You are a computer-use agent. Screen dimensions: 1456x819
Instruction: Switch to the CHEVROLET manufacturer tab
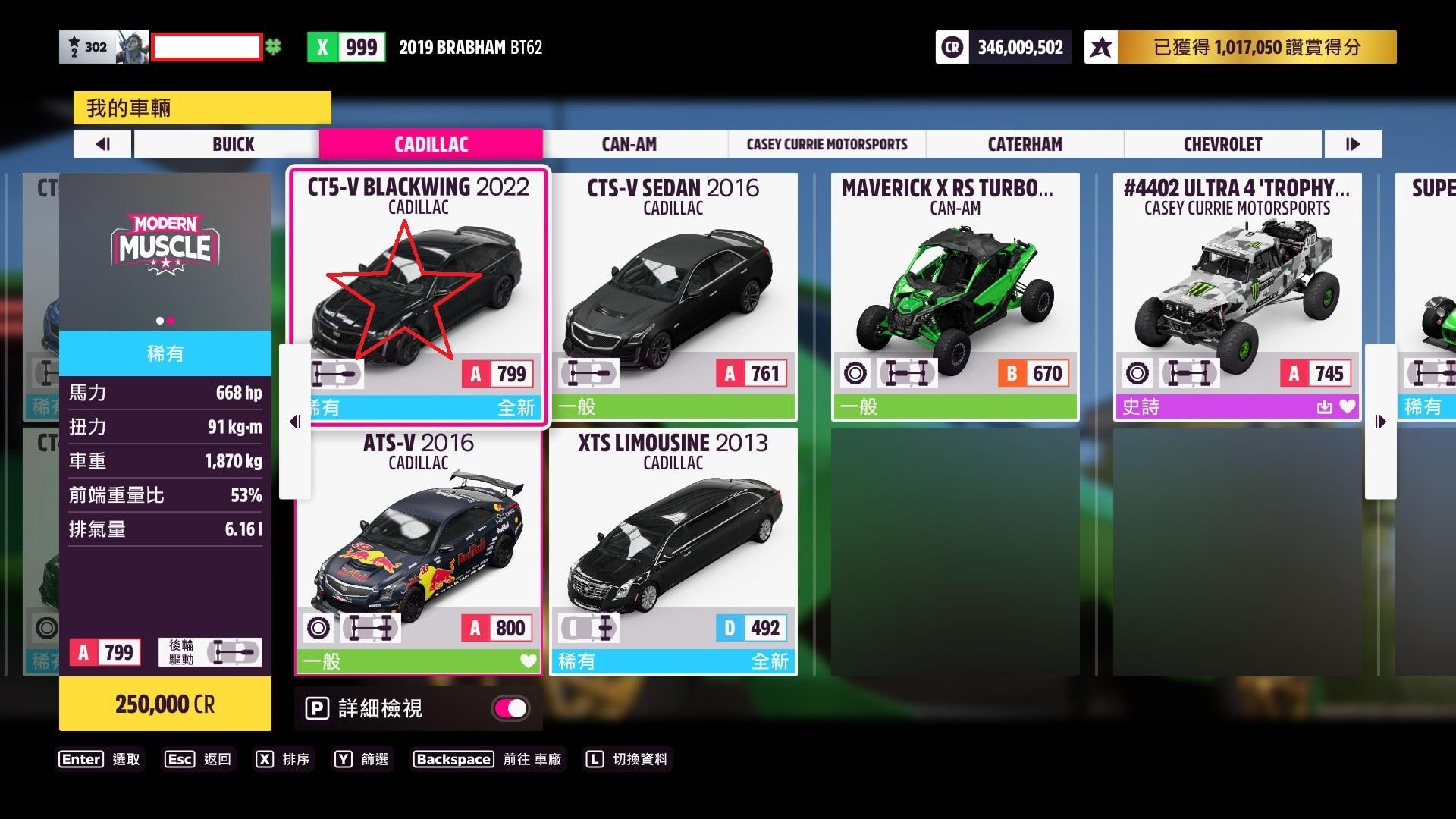1222,144
